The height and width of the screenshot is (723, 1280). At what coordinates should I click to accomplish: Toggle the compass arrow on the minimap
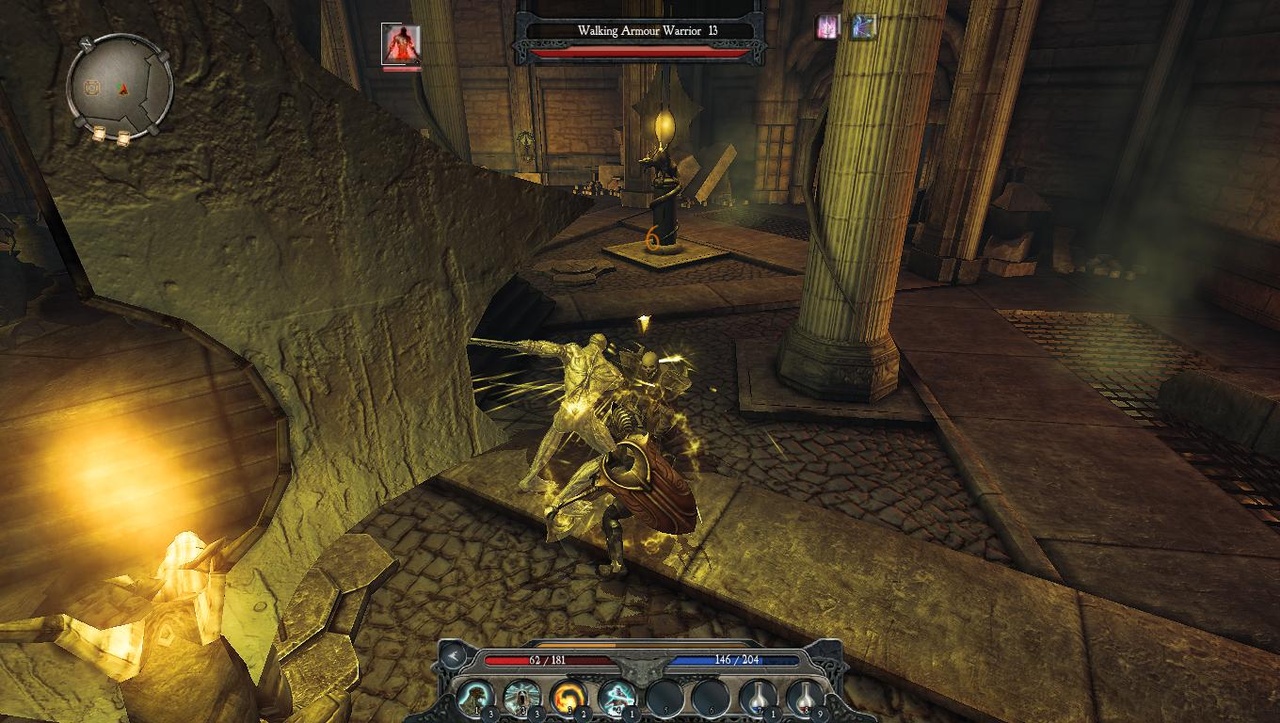[x=123, y=89]
